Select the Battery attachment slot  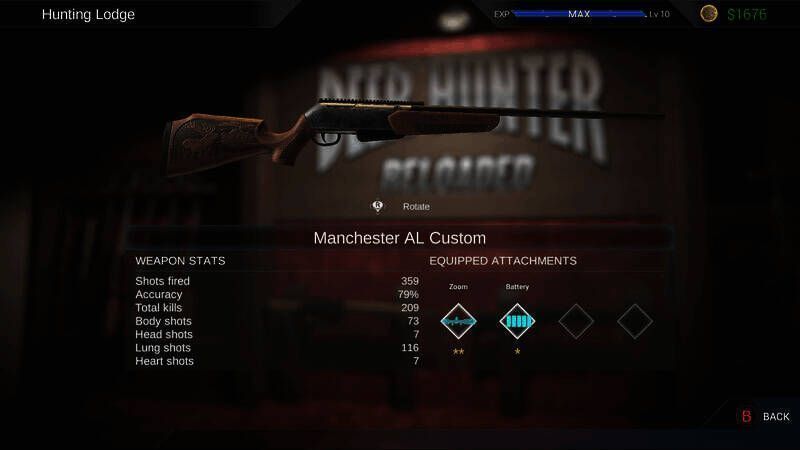click(x=517, y=321)
